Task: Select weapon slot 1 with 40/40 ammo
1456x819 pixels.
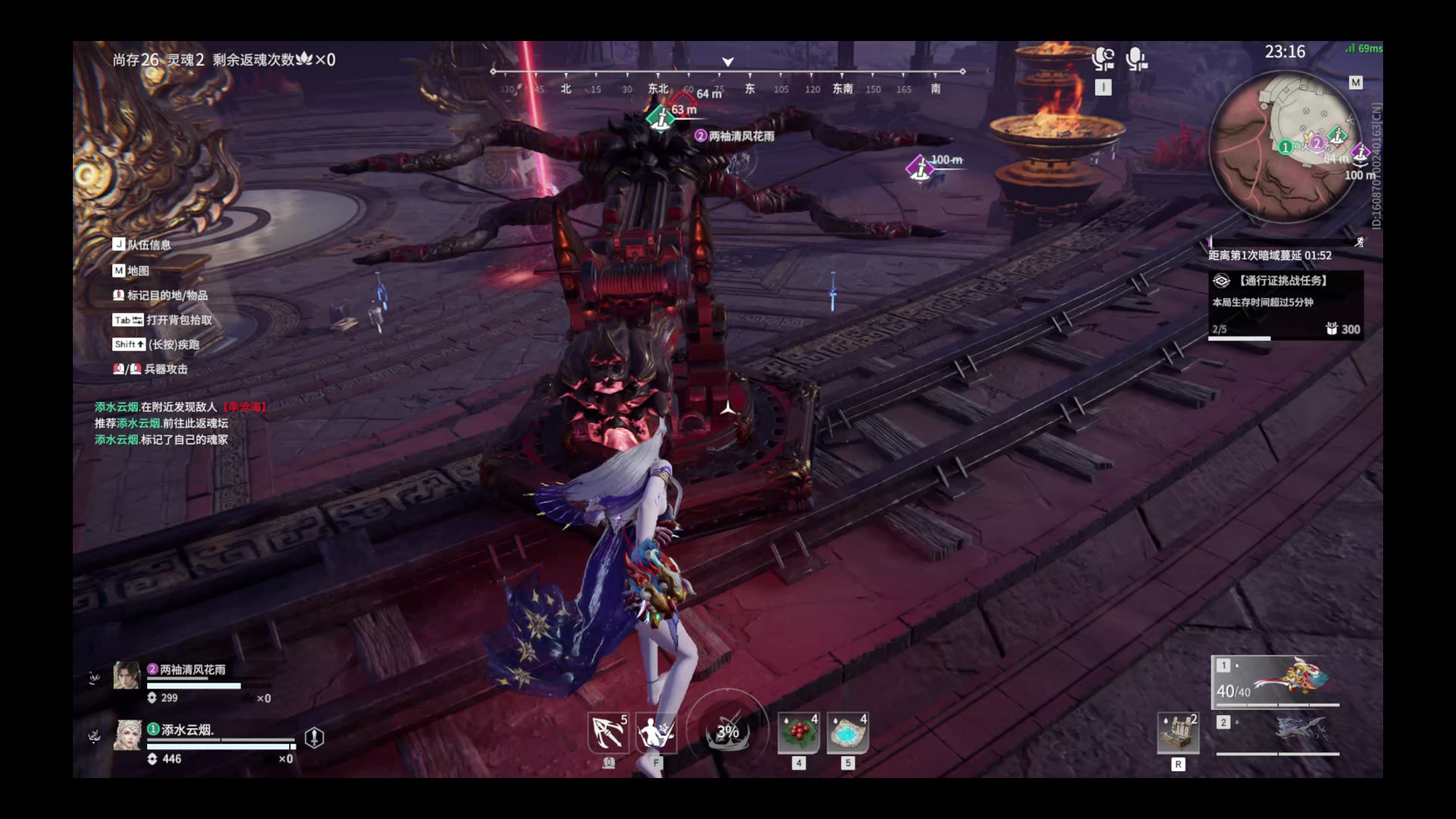Action: coord(1276,680)
